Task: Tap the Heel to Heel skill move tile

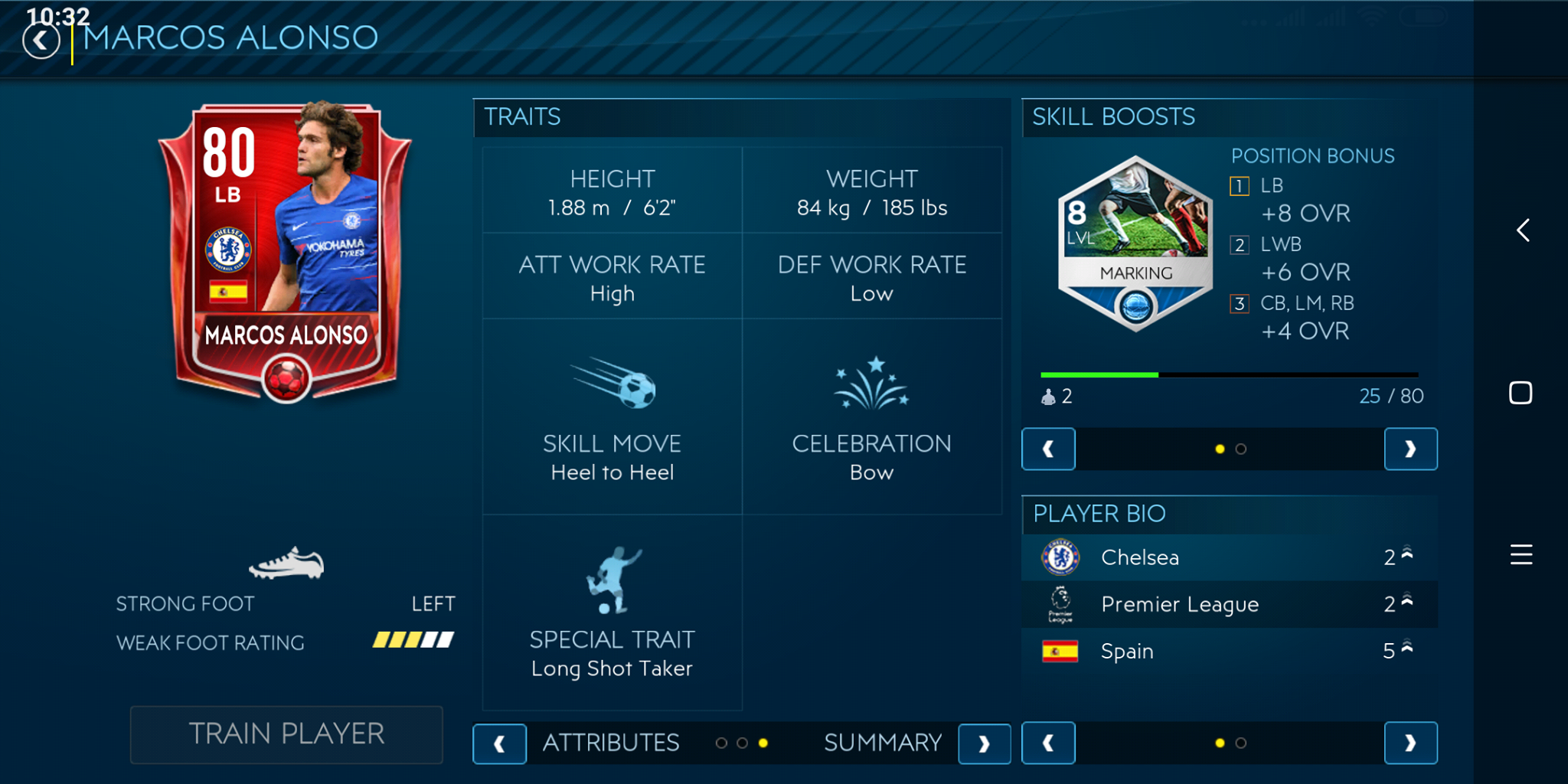Action: (x=612, y=417)
